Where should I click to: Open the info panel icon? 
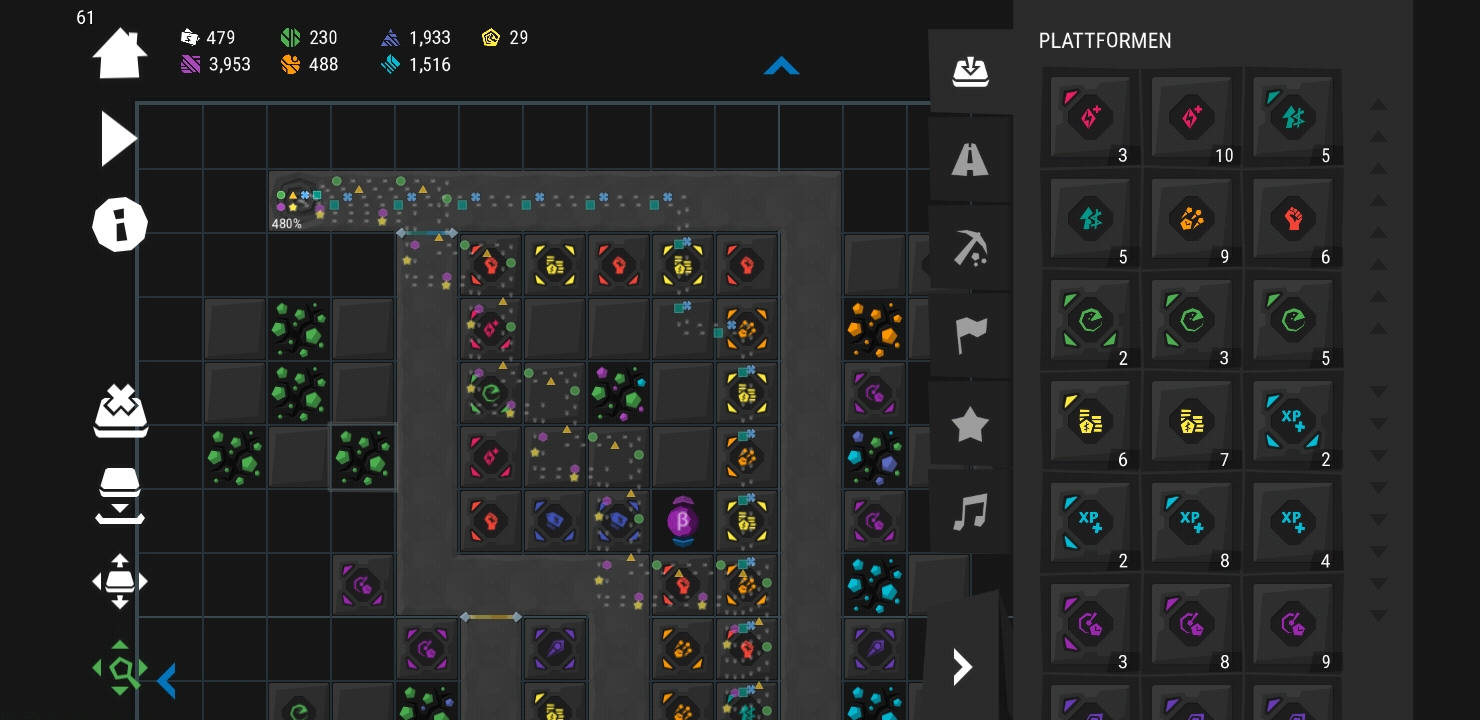pos(120,224)
